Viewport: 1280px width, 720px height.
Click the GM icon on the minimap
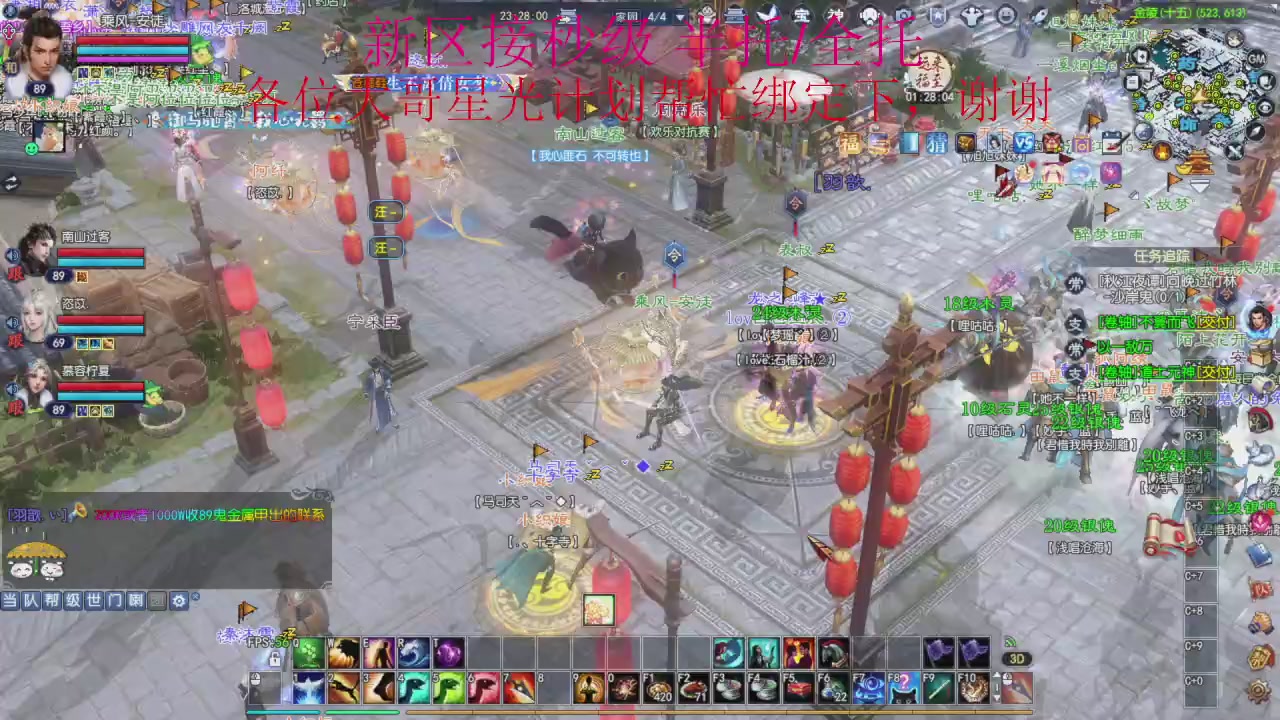pos(1256,59)
